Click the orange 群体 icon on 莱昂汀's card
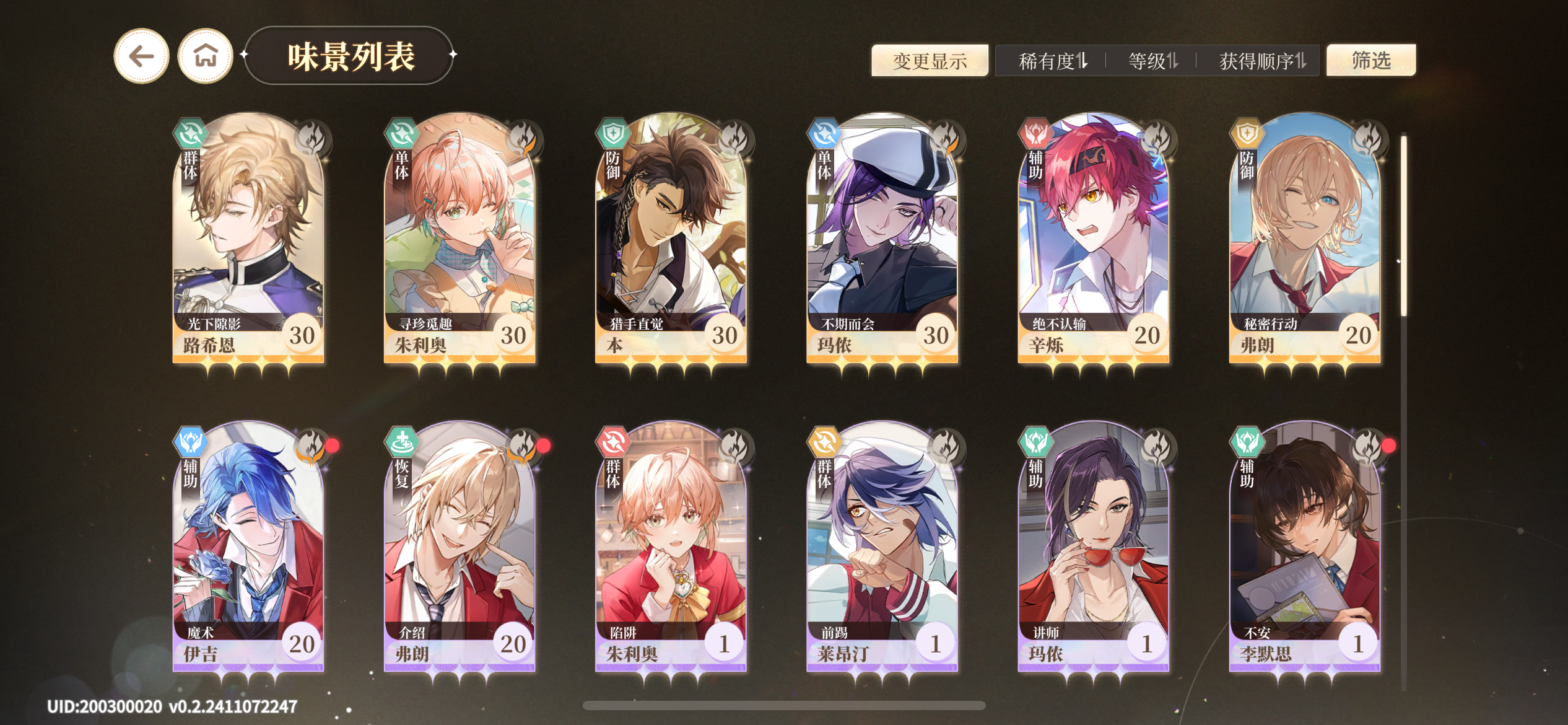1568x725 pixels. tap(824, 442)
